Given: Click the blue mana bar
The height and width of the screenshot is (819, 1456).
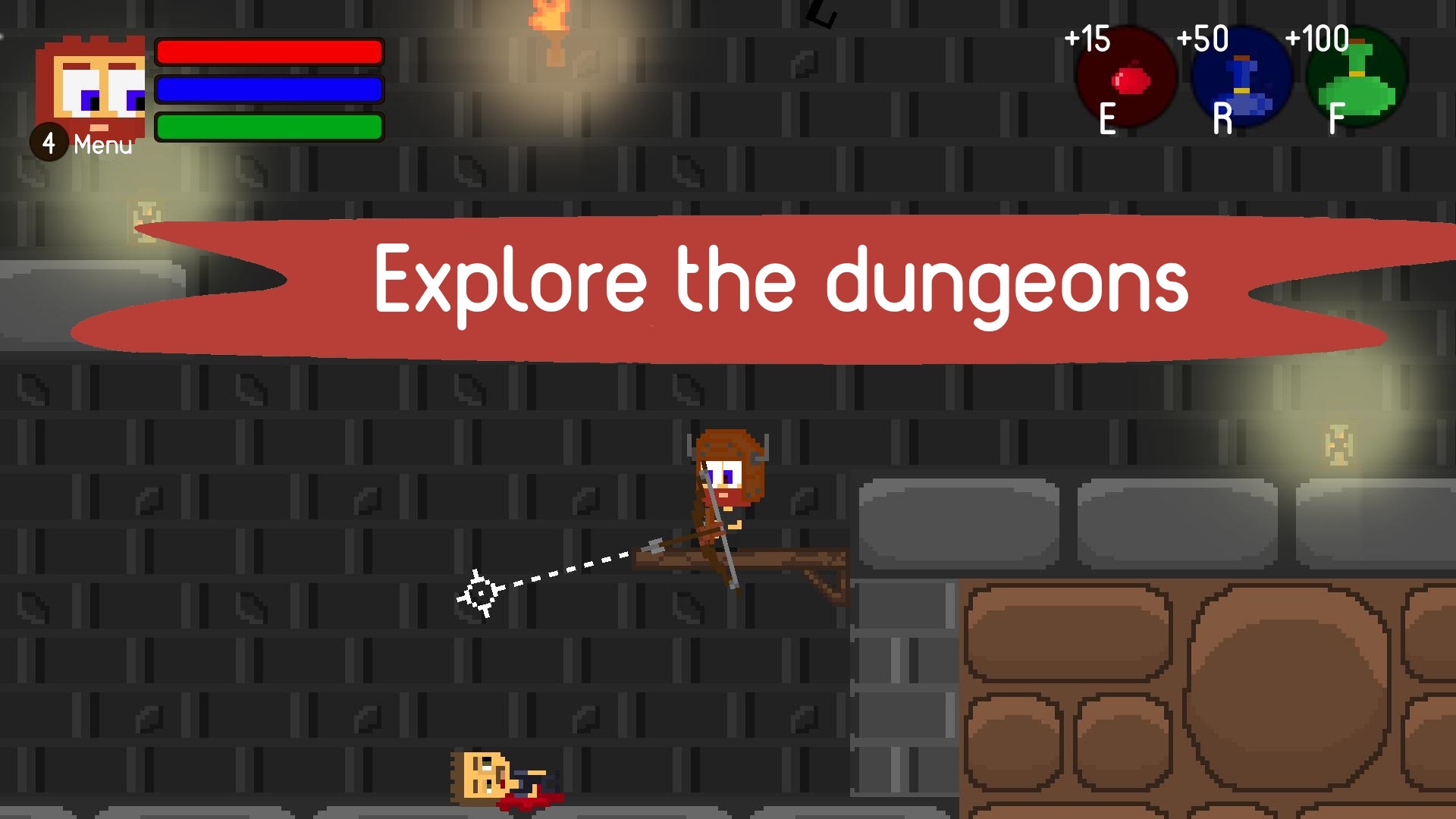Looking at the screenshot, I should (269, 89).
